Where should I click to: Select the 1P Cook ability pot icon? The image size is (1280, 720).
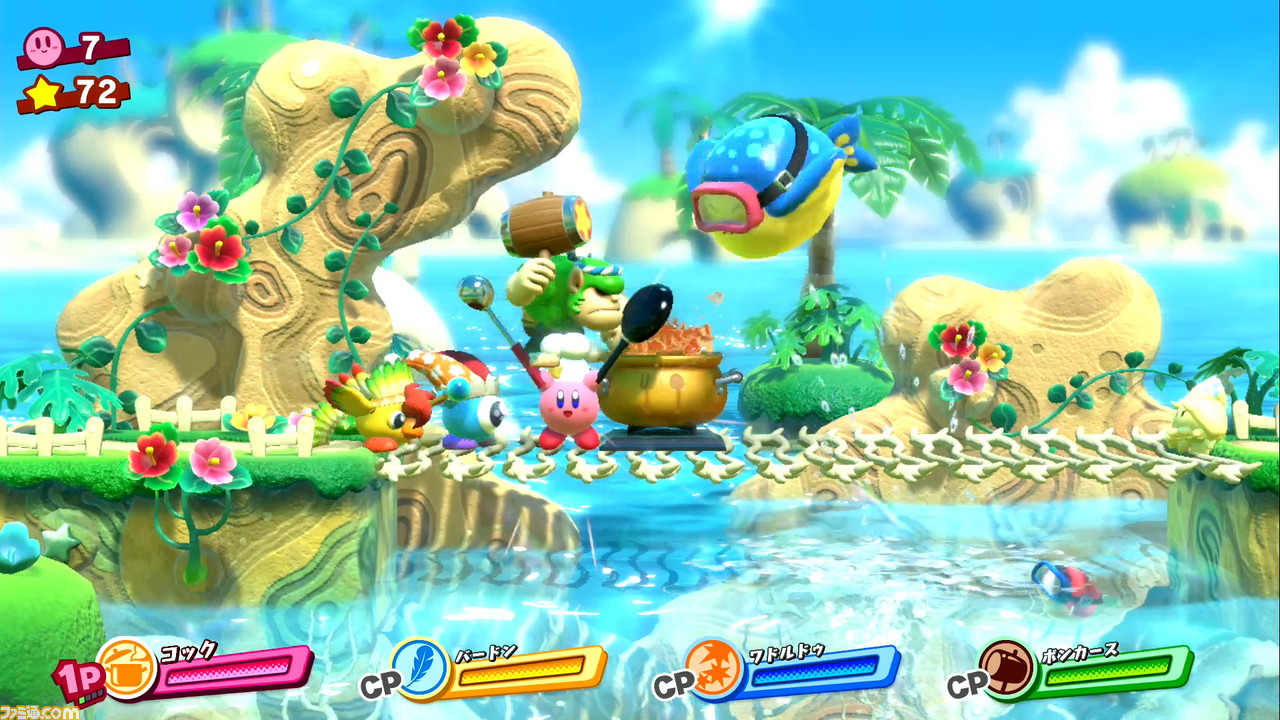[128, 667]
